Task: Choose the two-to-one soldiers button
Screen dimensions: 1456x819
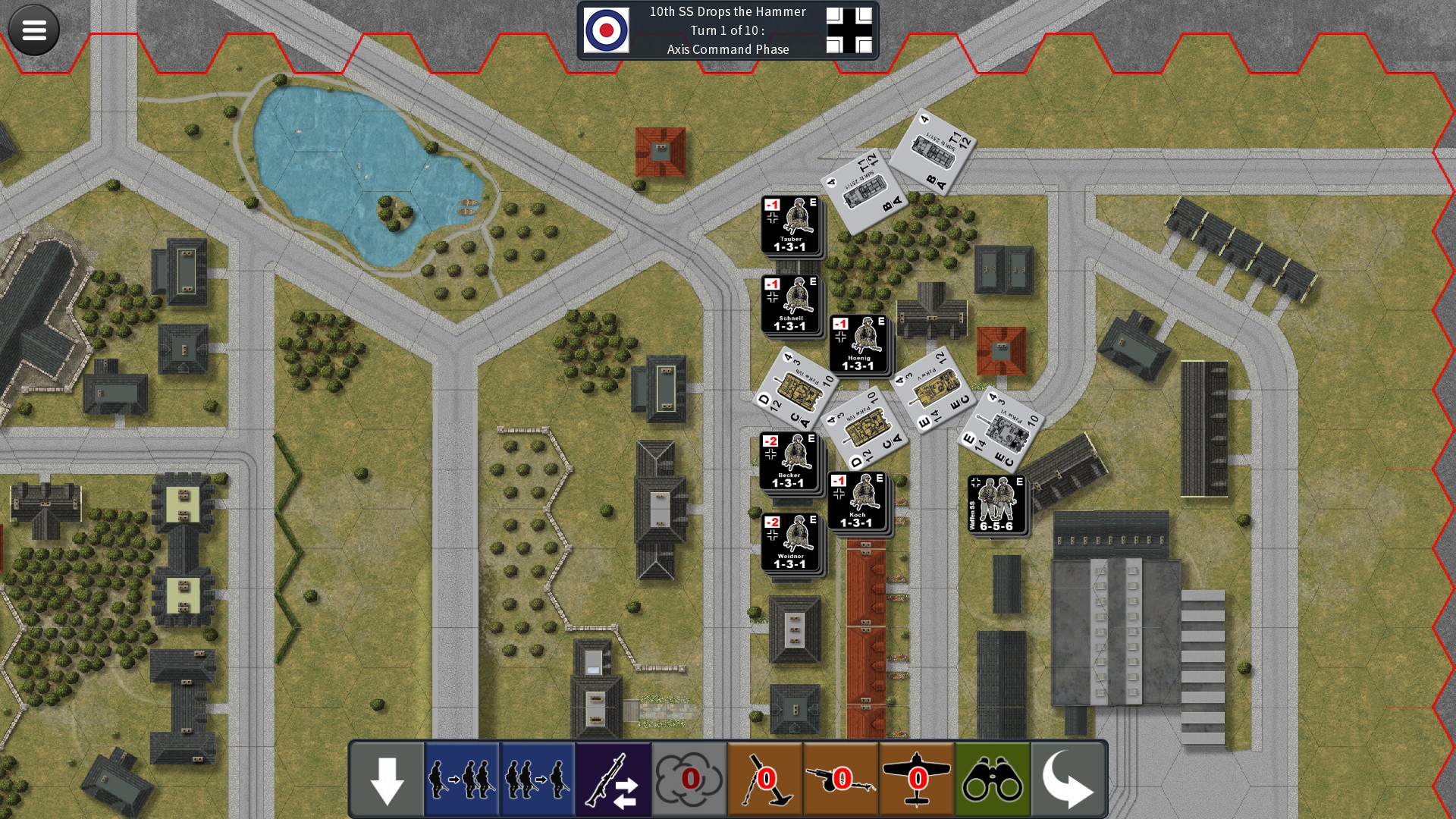Action: [x=538, y=780]
